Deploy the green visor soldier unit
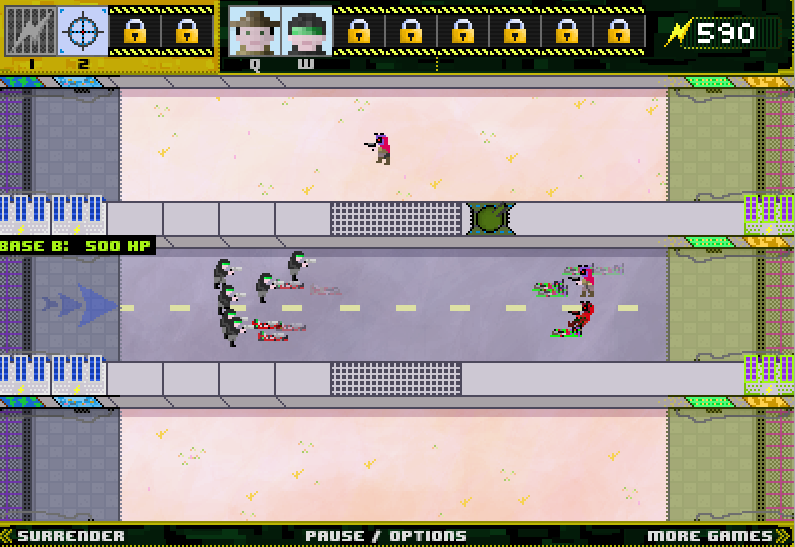The width and height of the screenshot is (795, 547). [x=306, y=31]
